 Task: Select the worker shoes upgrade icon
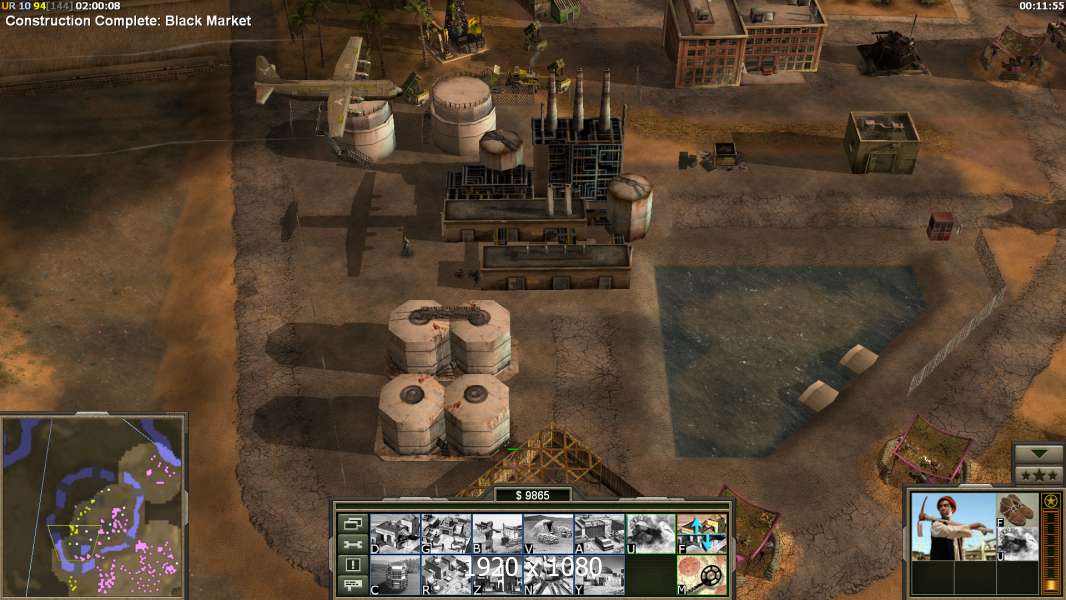click(x=1018, y=510)
